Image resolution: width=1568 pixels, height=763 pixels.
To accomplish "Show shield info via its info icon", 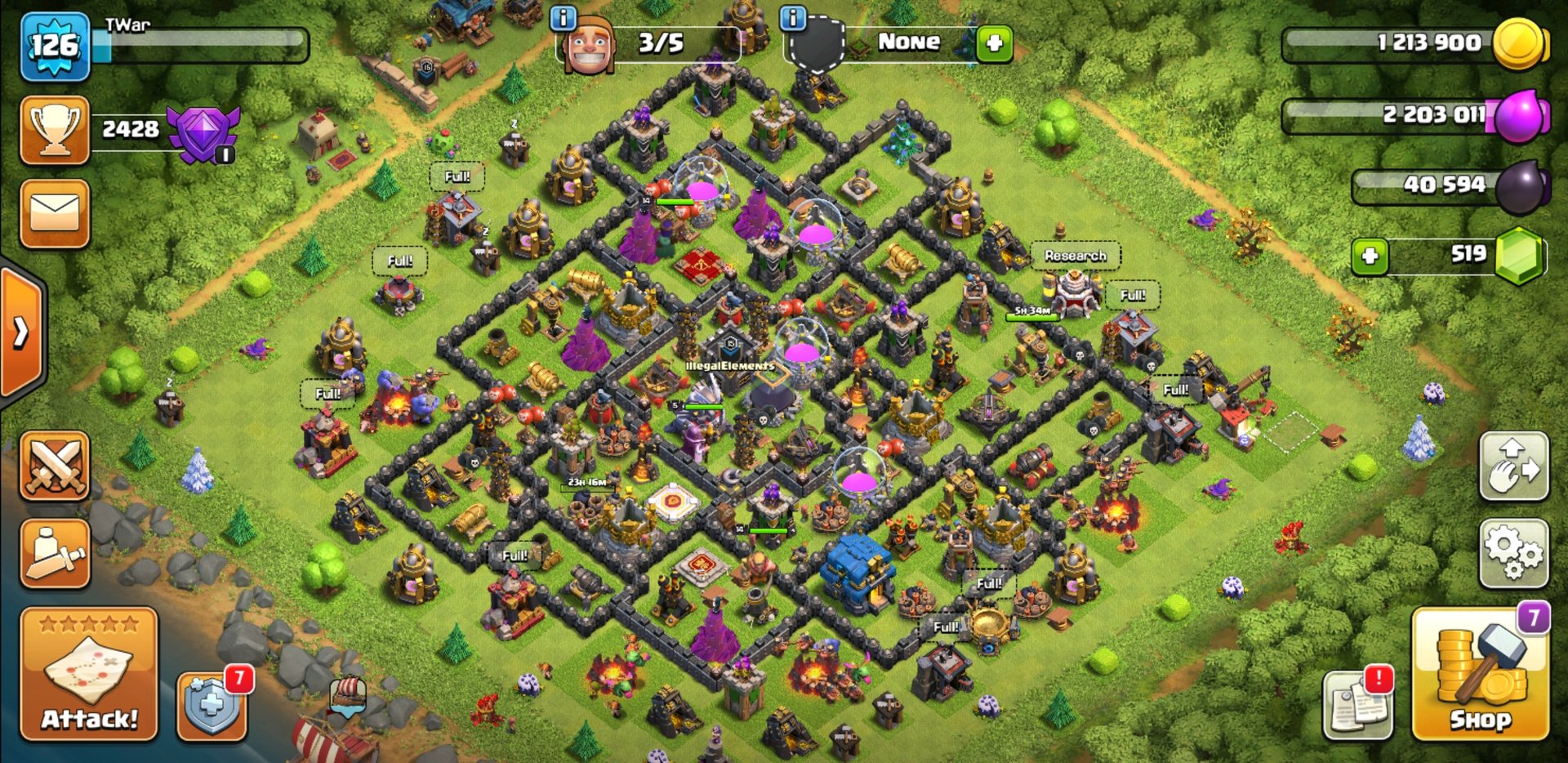I will click(793, 18).
